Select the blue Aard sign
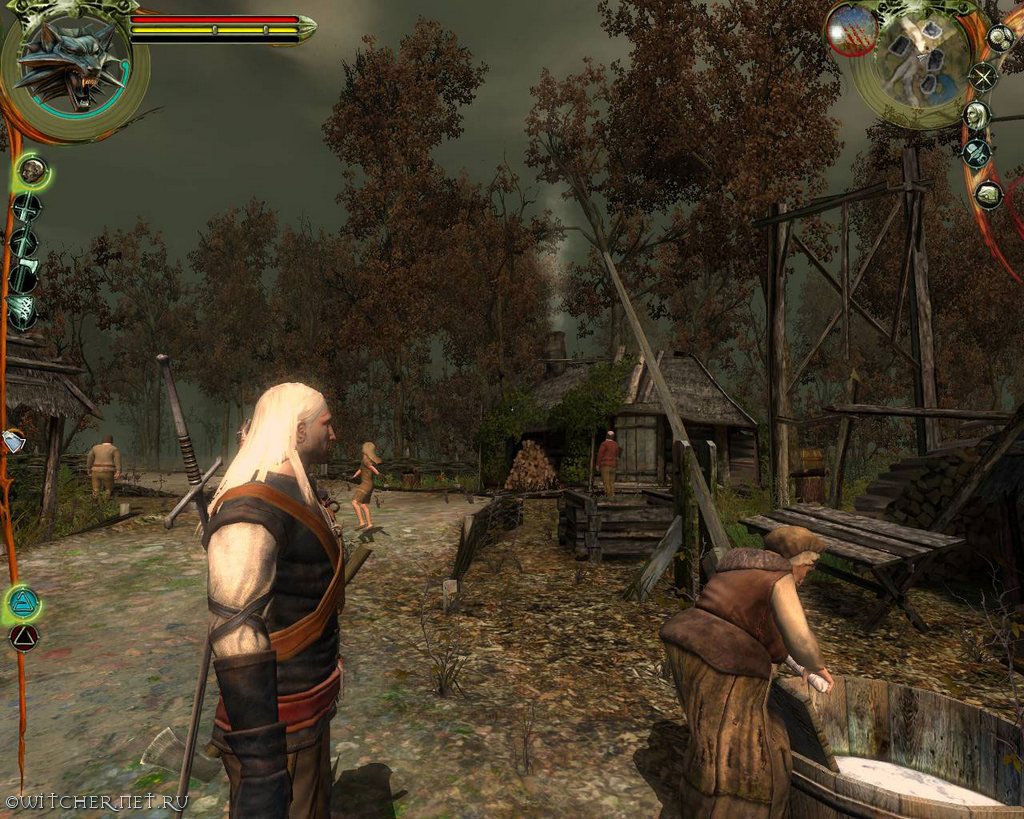 tap(23, 603)
